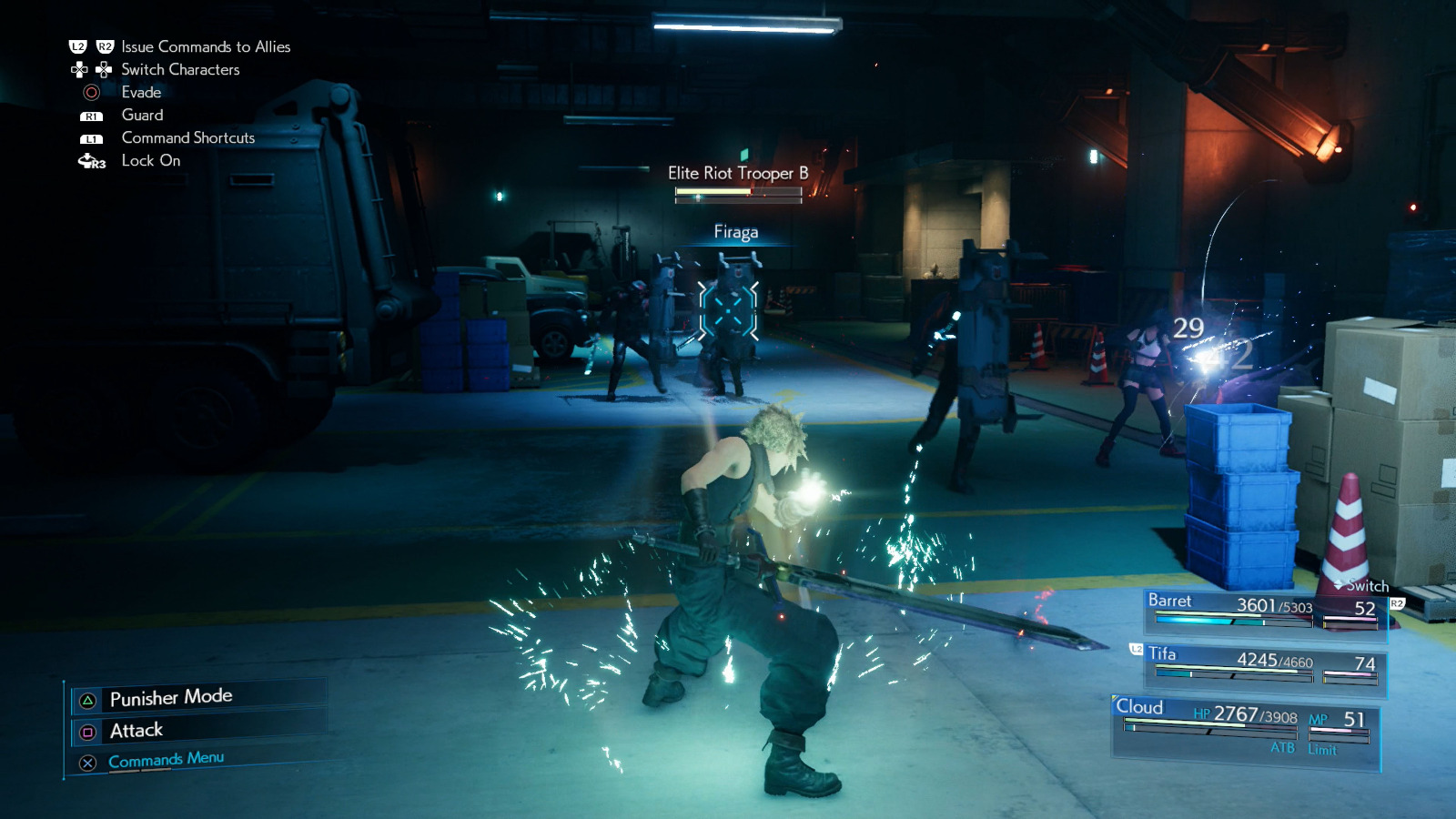Select Tifa's party member panel

tap(1265, 662)
